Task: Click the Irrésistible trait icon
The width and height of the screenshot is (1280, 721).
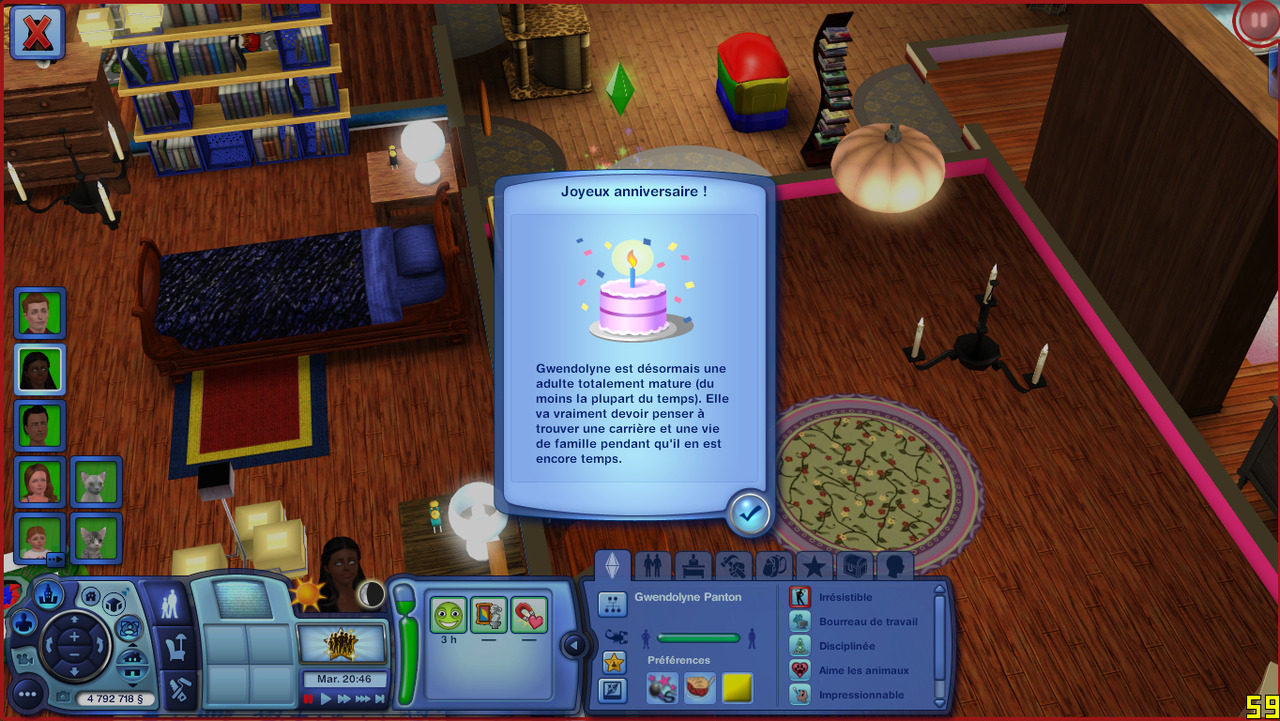Action: pos(800,597)
